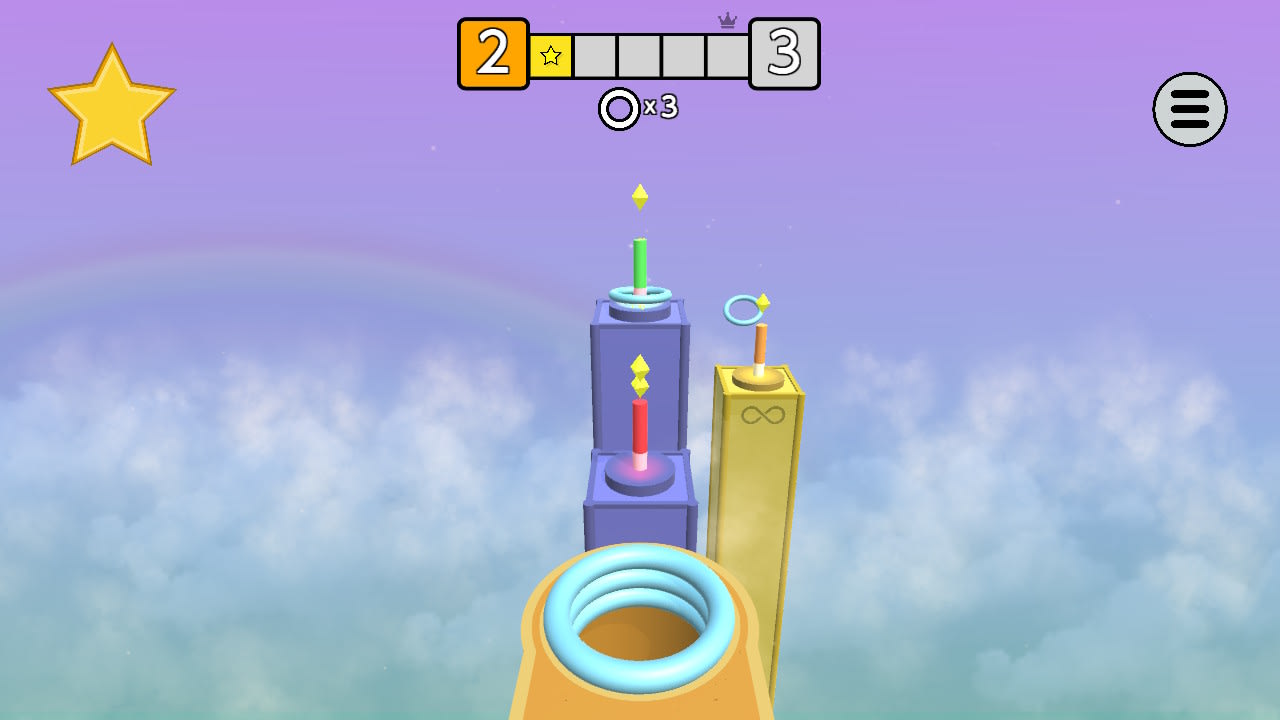Tap the ring counter showing x3
The image size is (1280, 720).
pyautogui.click(x=640, y=108)
